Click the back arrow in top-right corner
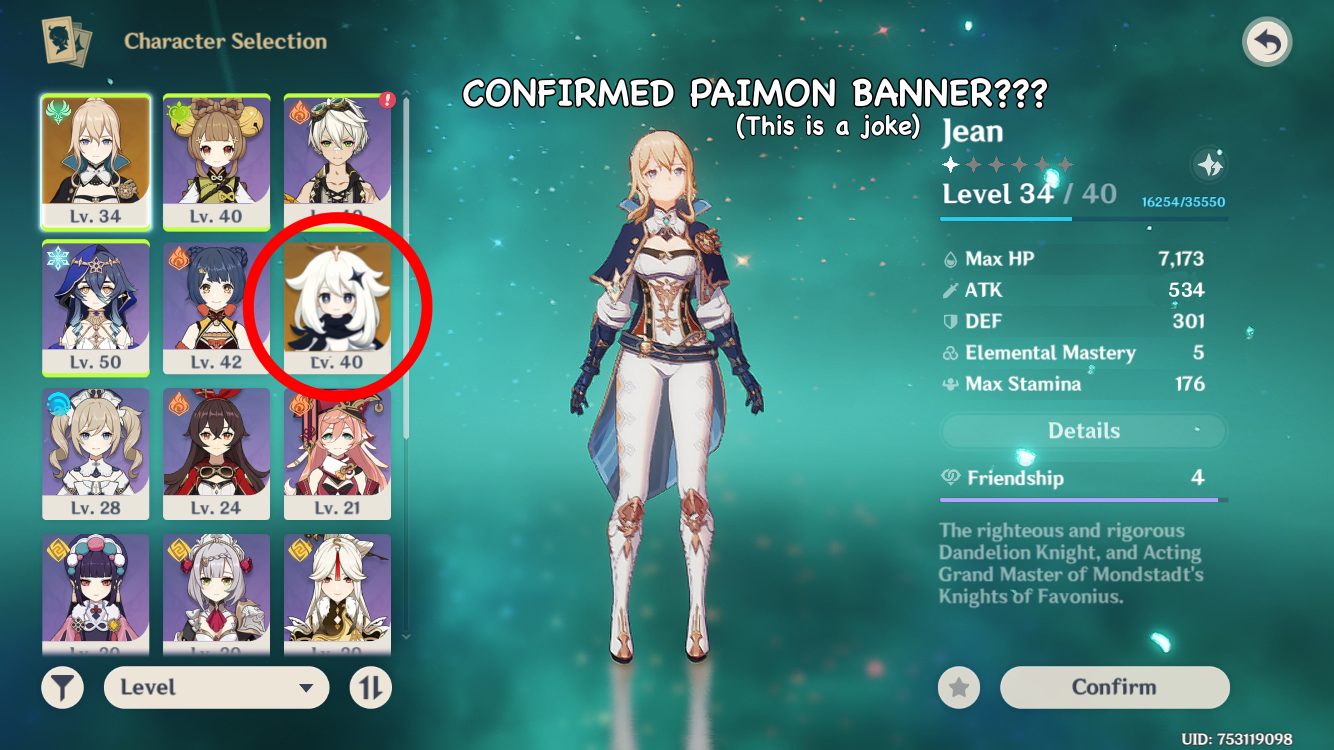Viewport: 1334px width, 750px height. (x=1267, y=42)
